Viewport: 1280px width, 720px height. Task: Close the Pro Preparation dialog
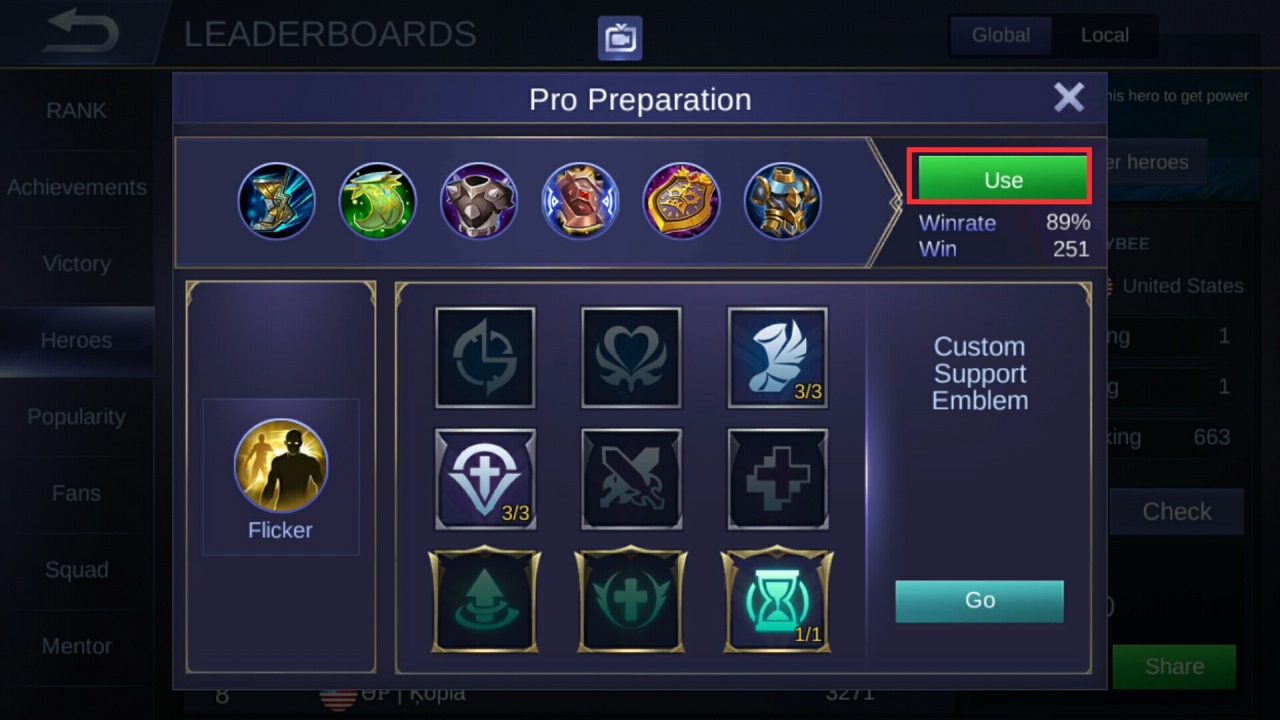1068,98
